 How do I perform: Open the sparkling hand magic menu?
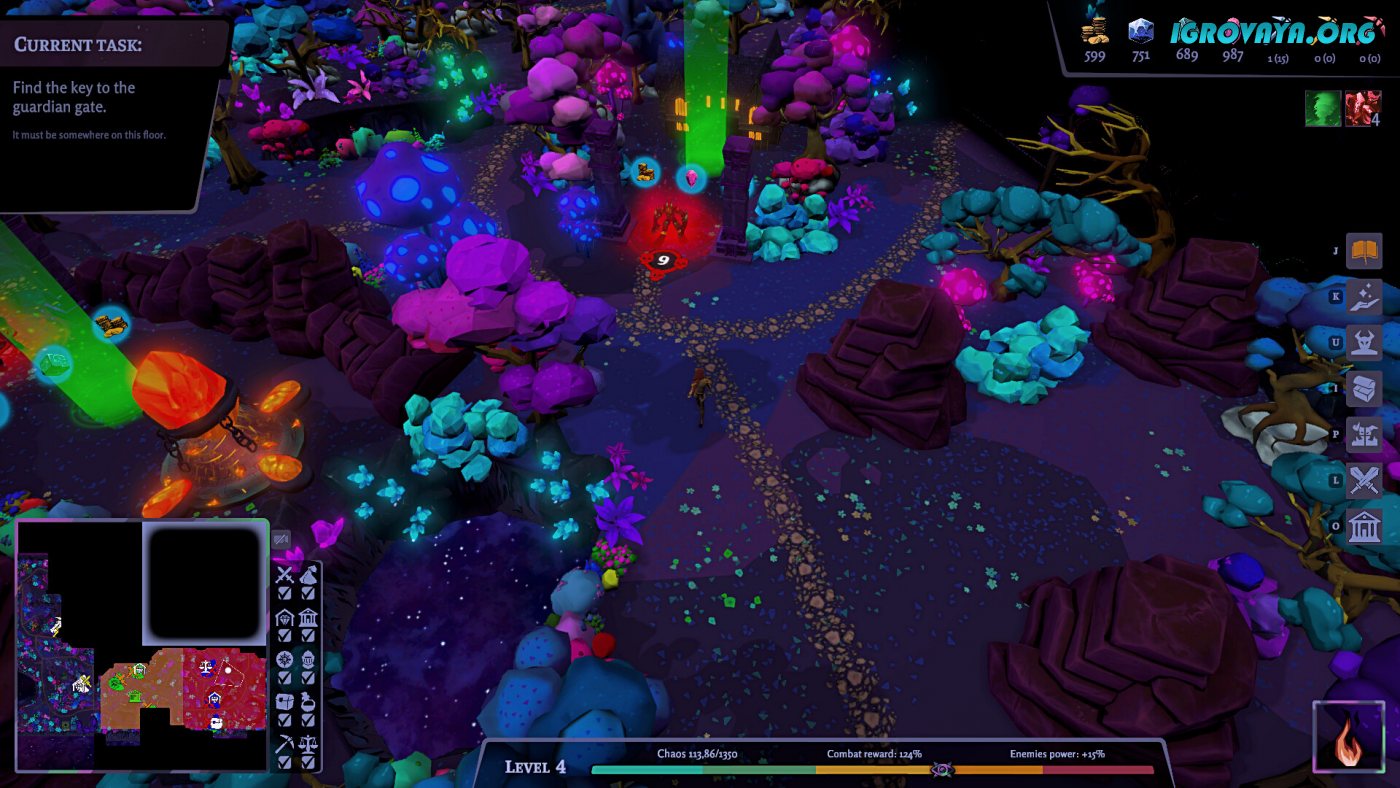tap(1364, 296)
